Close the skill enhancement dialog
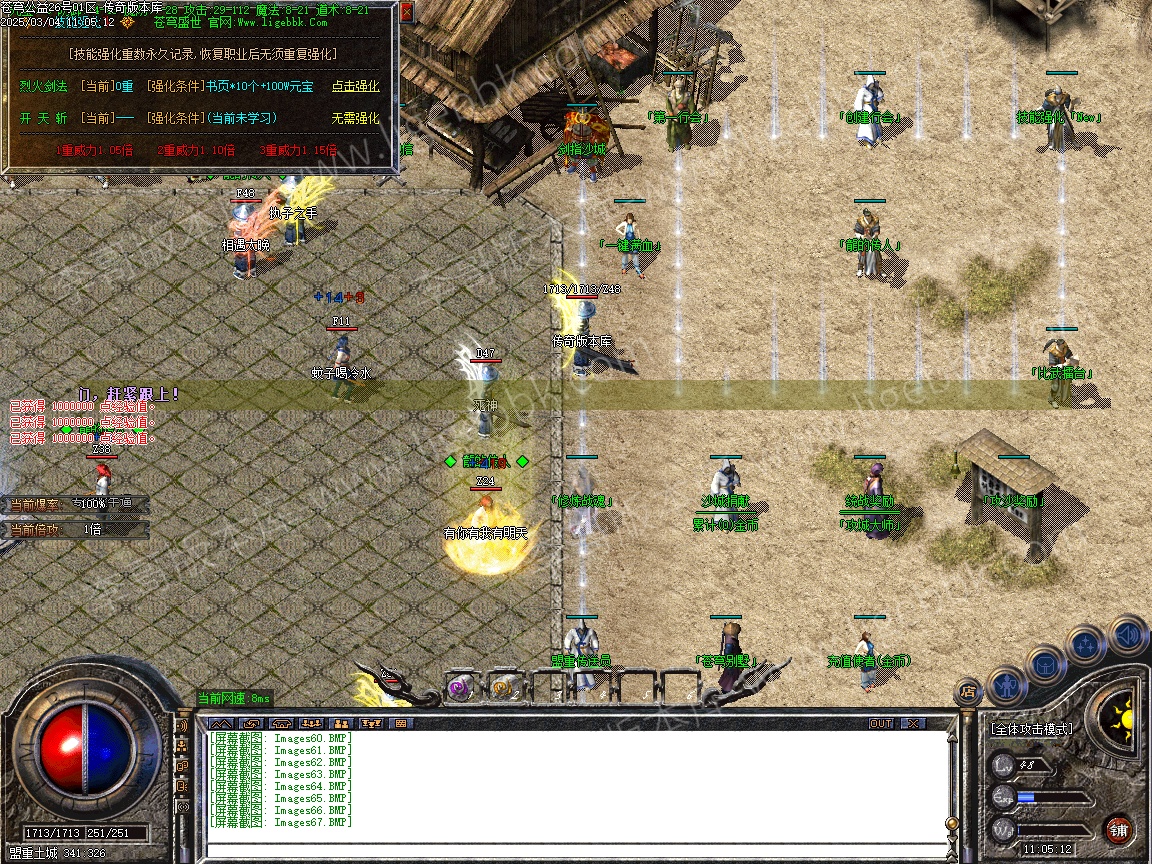The width and height of the screenshot is (1152, 864). (x=406, y=13)
